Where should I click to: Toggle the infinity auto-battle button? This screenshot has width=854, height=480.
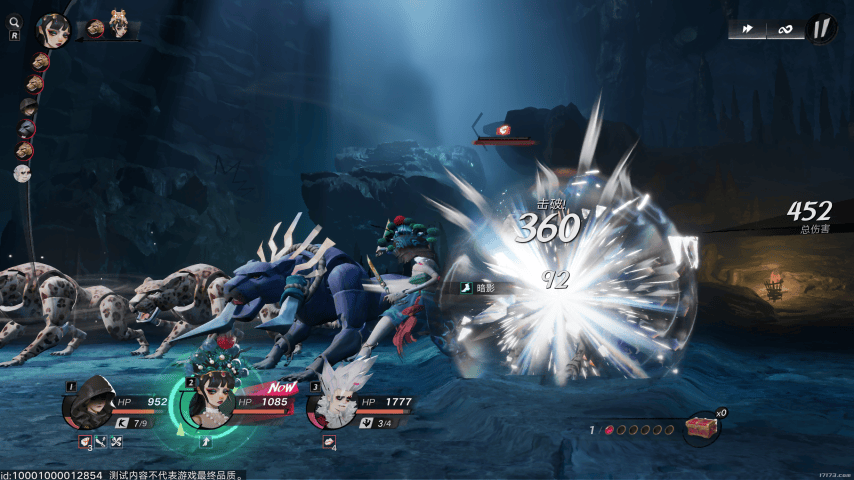pos(785,29)
